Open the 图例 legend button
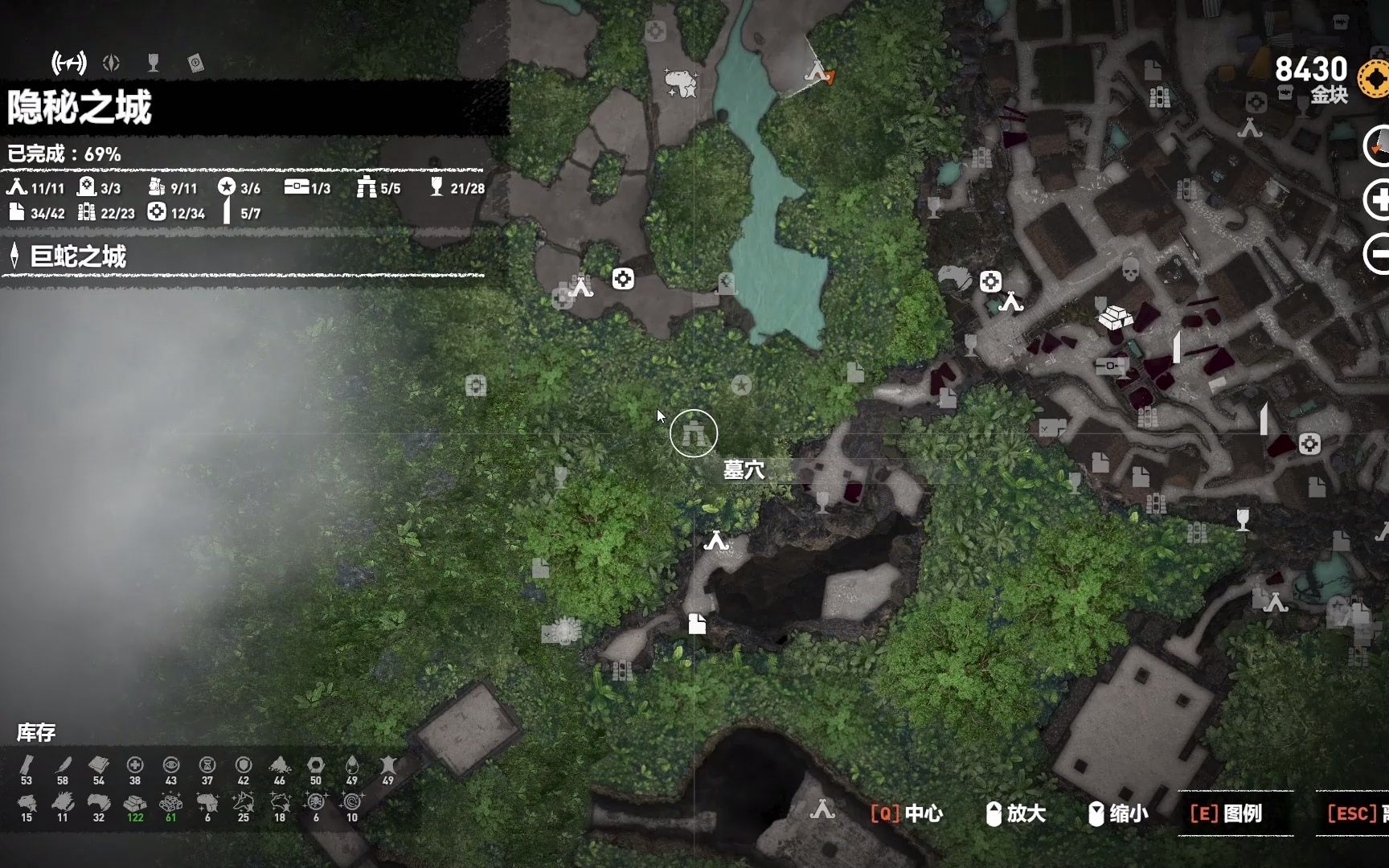Image resolution: width=1389 pixels, height=868 pixels. (1227, 813)
